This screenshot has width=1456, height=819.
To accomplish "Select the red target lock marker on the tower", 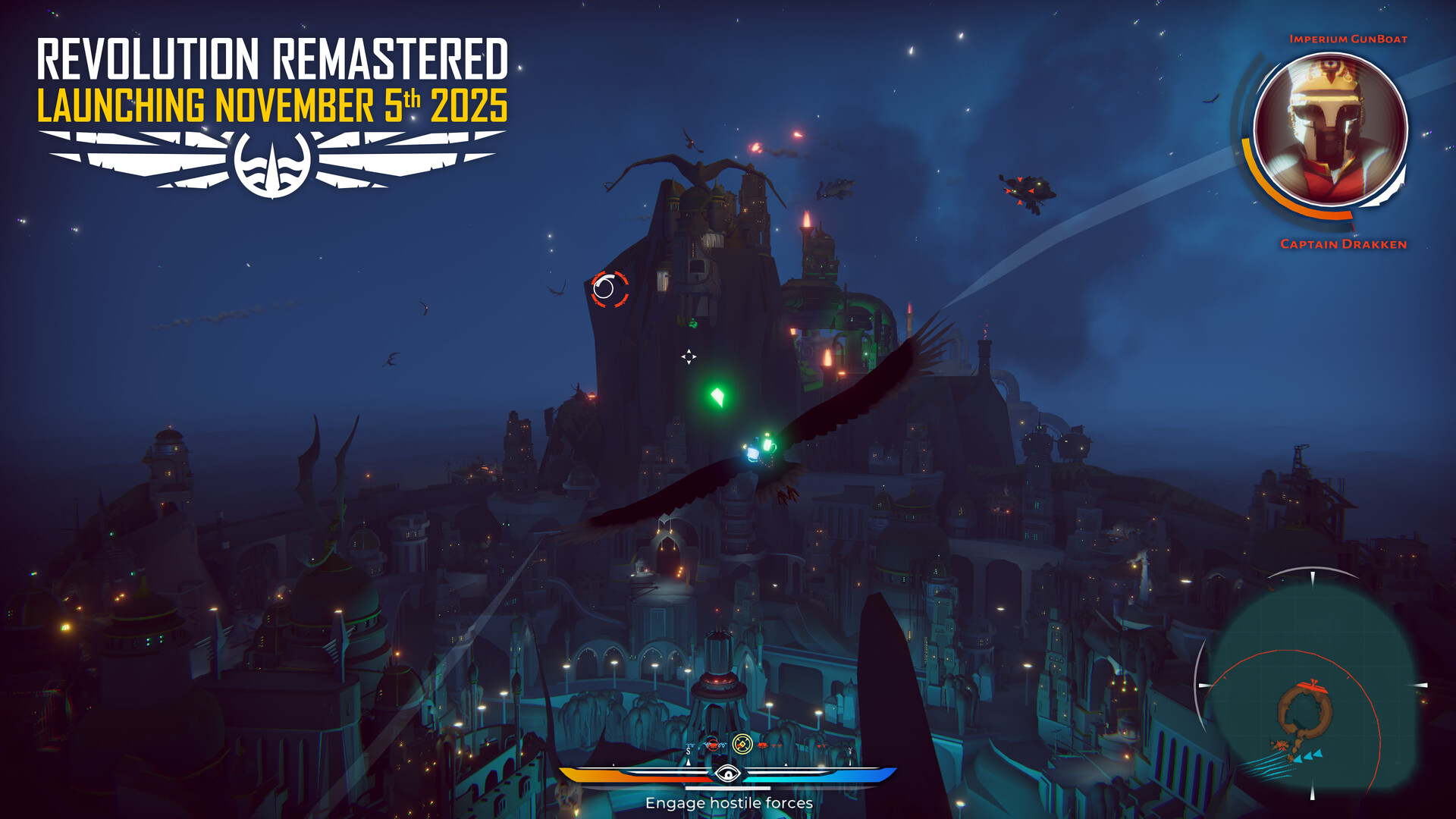I will pyautogui.click(x=609, y=290).
